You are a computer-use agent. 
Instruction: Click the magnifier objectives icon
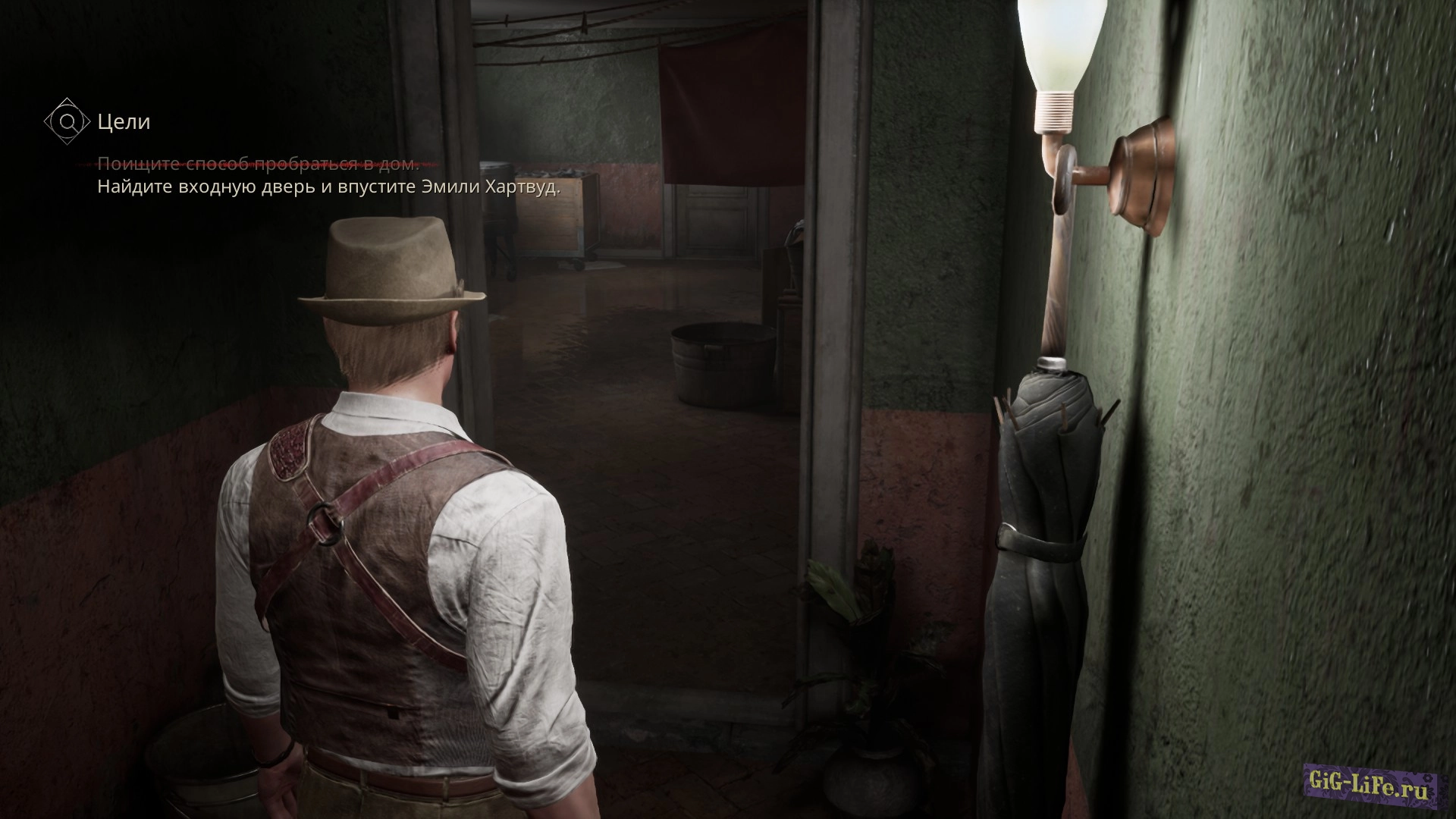[x=67, y=121]
